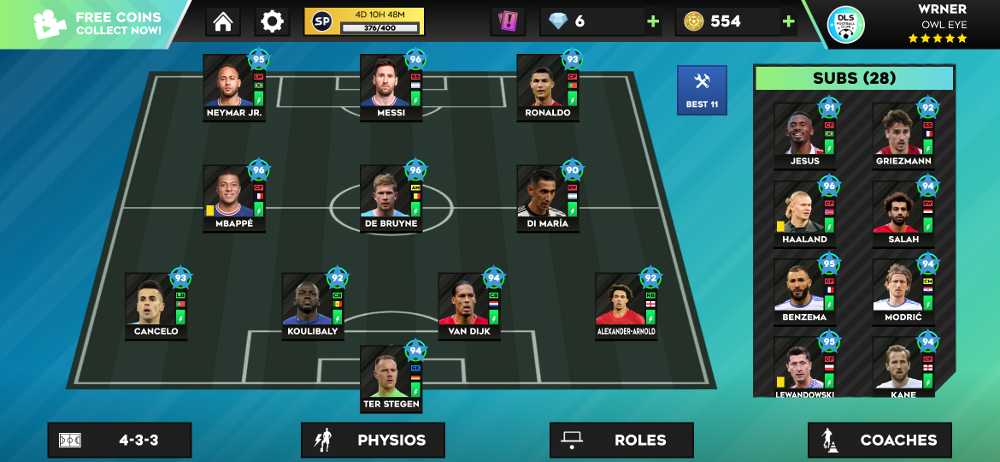
Task: Auto-pick the Best 11 lineup
Action: point(701,90)
